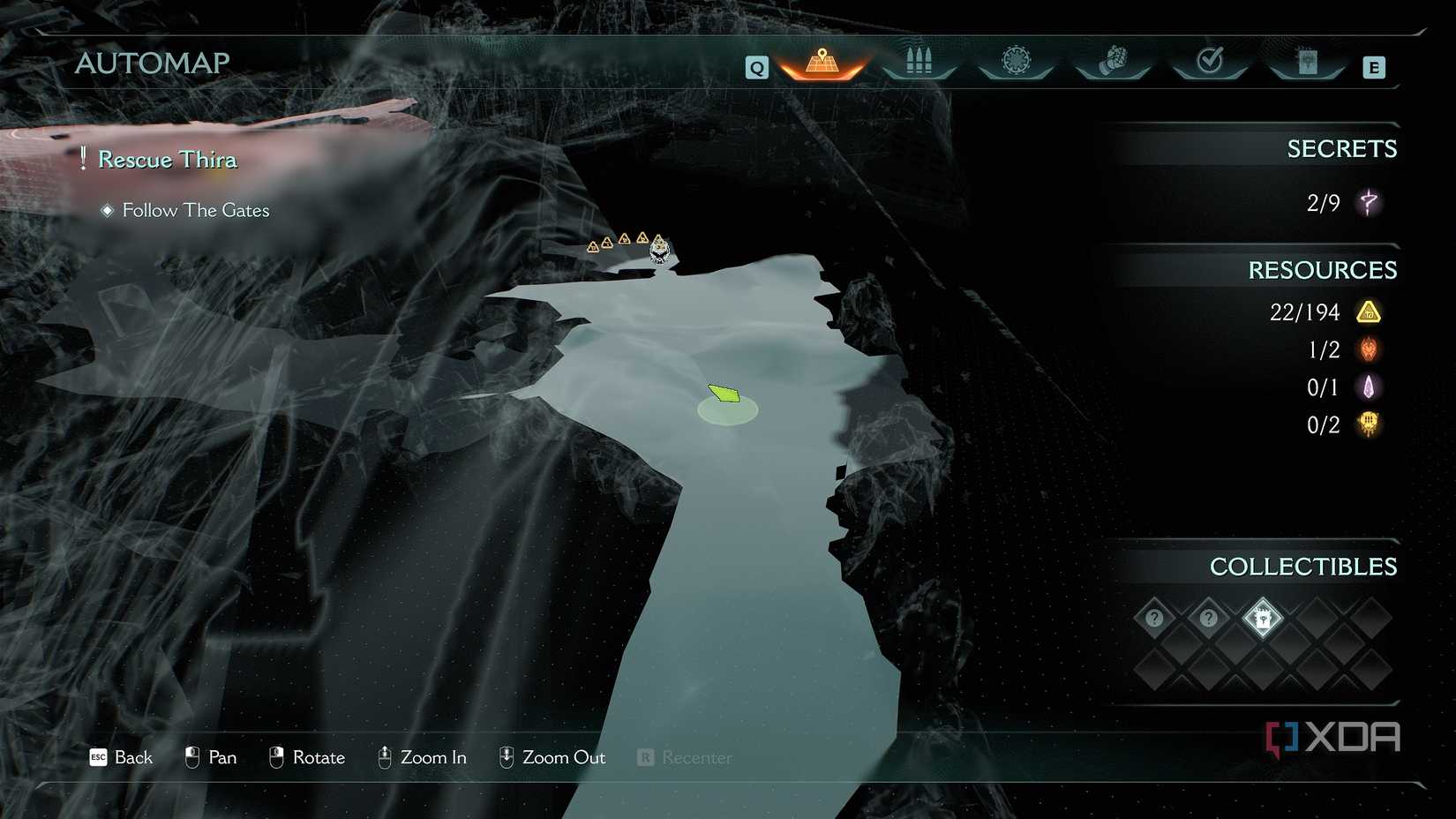
Task: Select the Automap tab with the map pin icon
Action: point(822,63)
